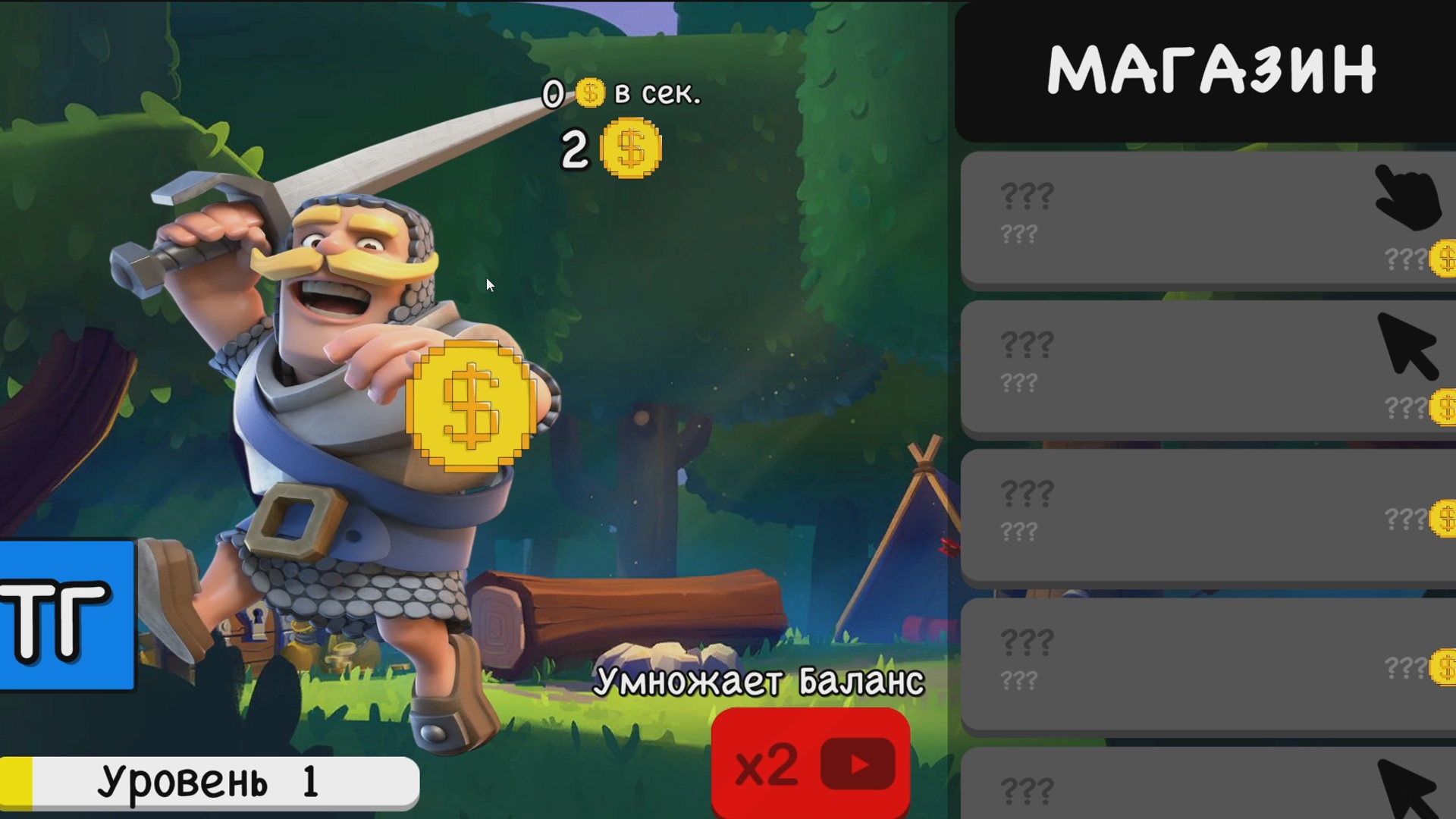The image size is (1456, 819).
Task: Click the coin price on the fourth upgrade
Action: [1445, 667]
